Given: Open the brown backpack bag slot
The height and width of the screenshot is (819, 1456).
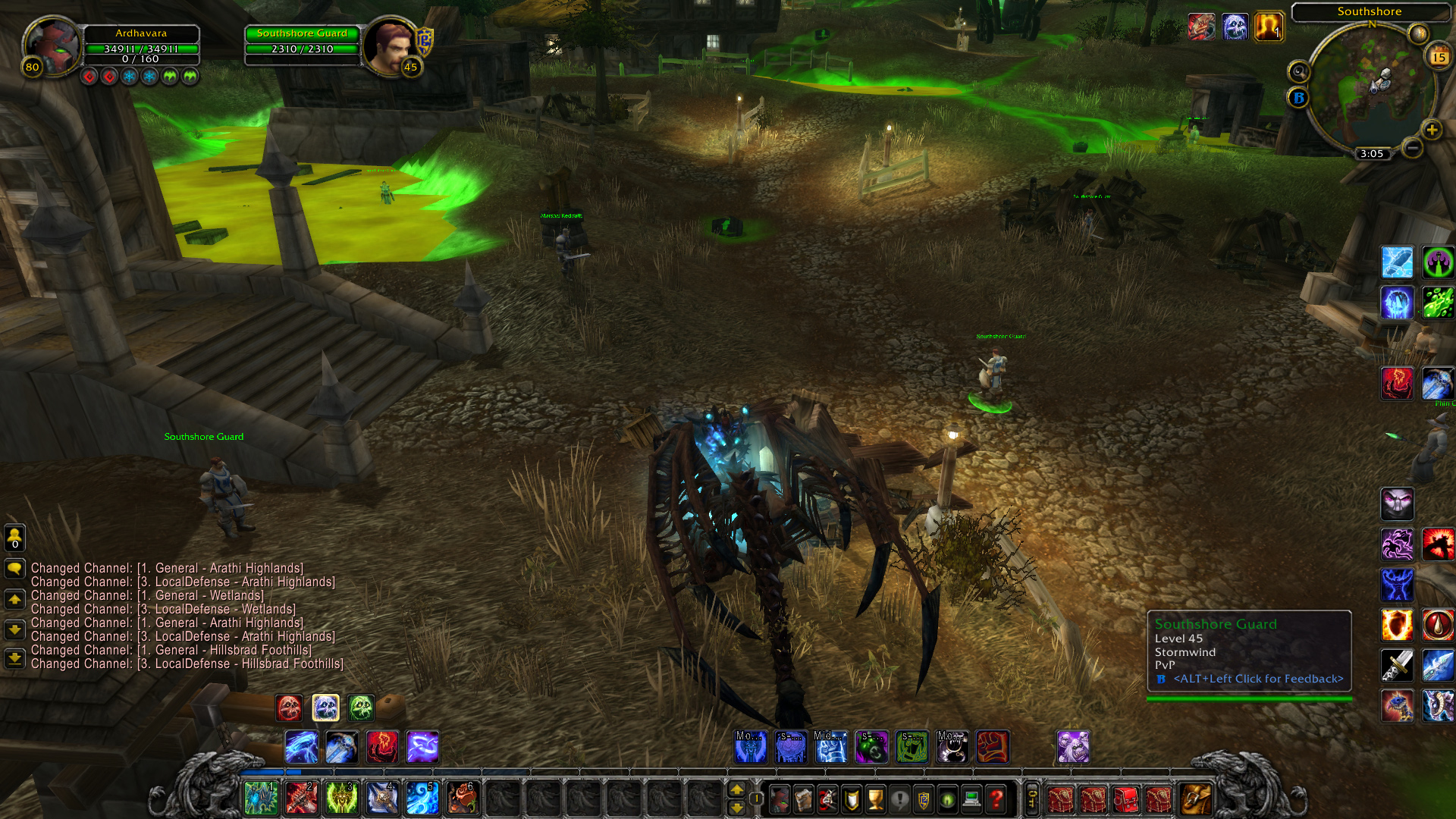Looking at the screenshot, I should click(1195, 799).
